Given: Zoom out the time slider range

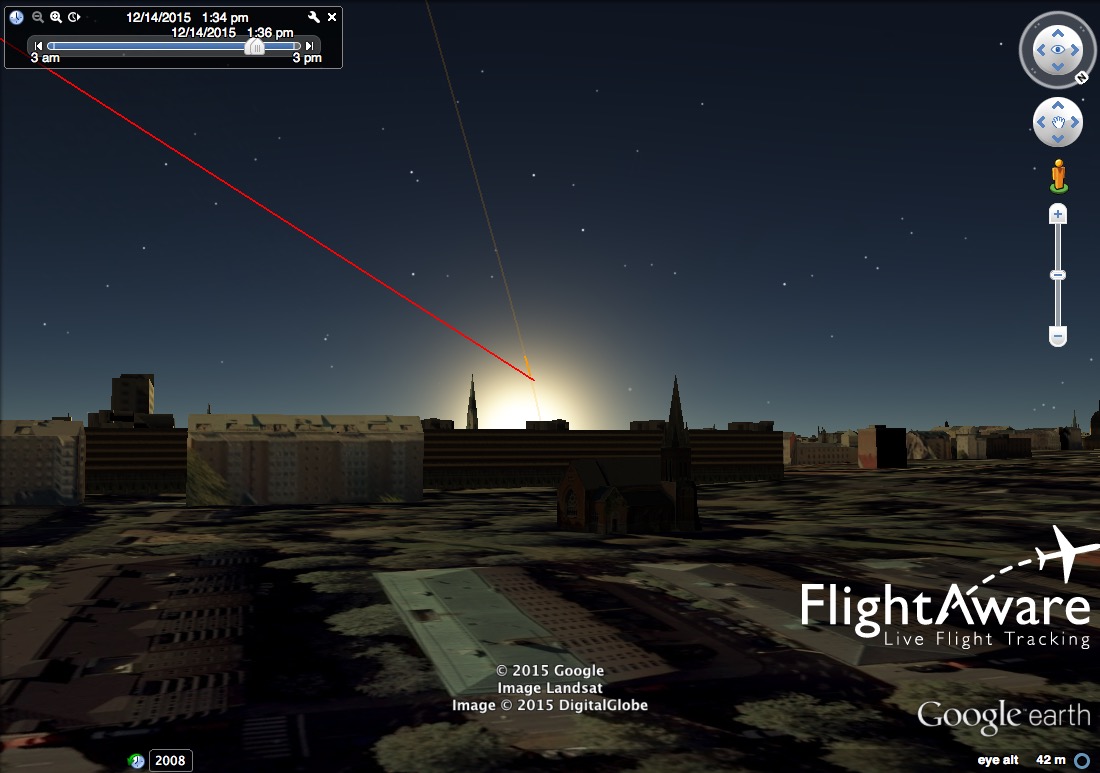Looking at the screenshot, I should 38,17.
